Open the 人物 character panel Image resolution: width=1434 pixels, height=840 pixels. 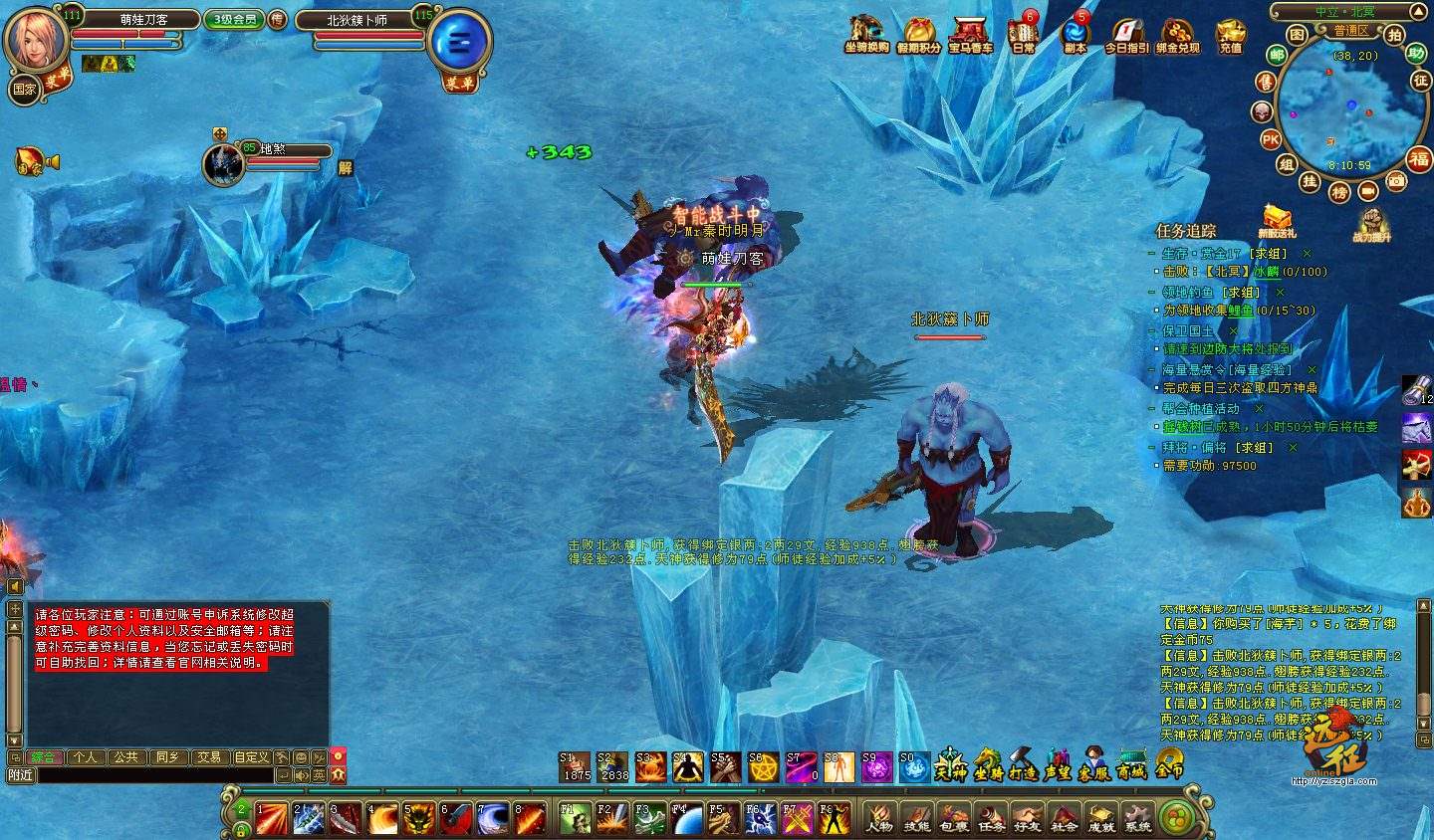click(879, 818)
